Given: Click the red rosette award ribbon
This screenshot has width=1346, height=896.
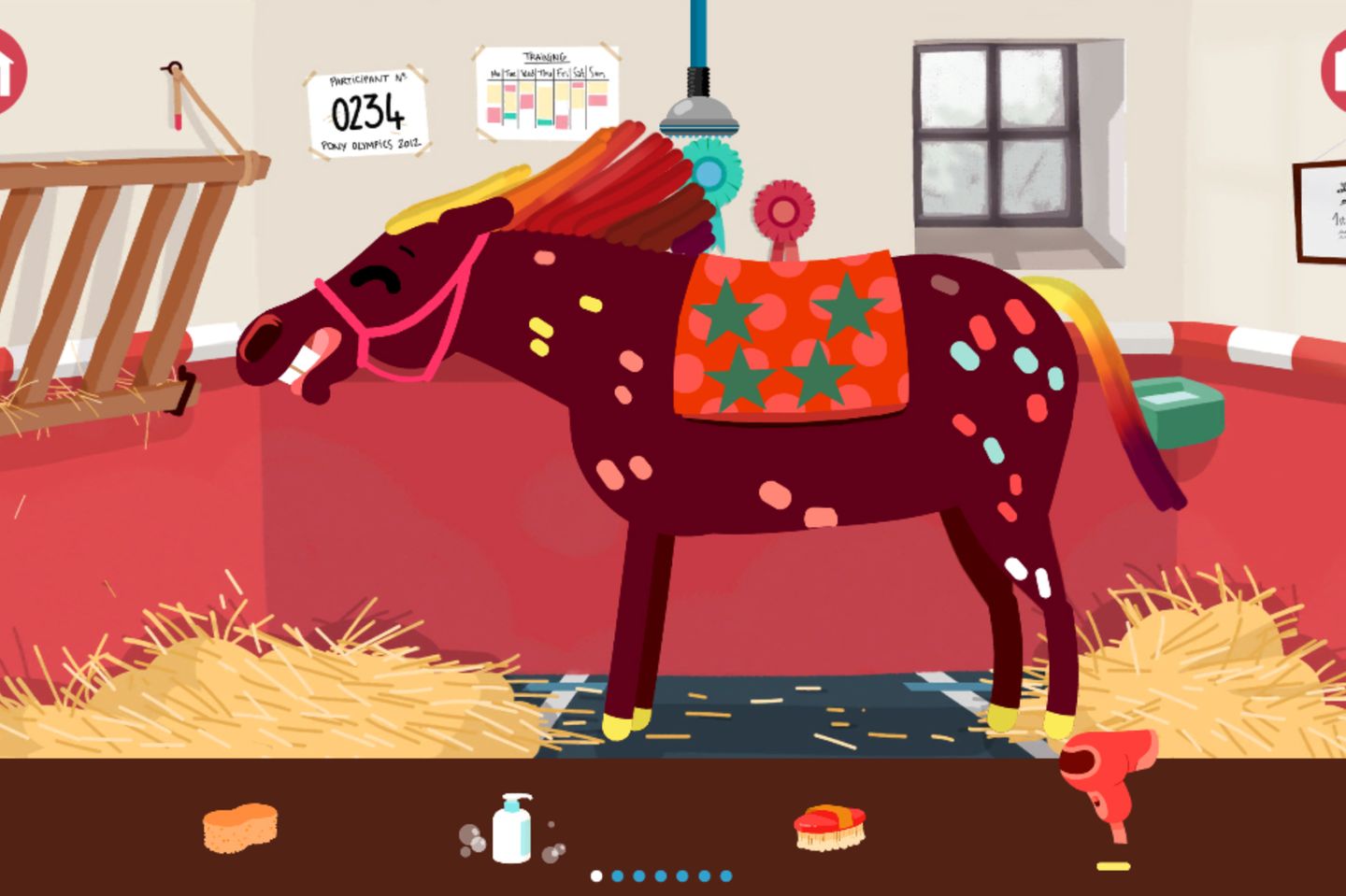Looking at the screenshot, I should tap(785, 207).
